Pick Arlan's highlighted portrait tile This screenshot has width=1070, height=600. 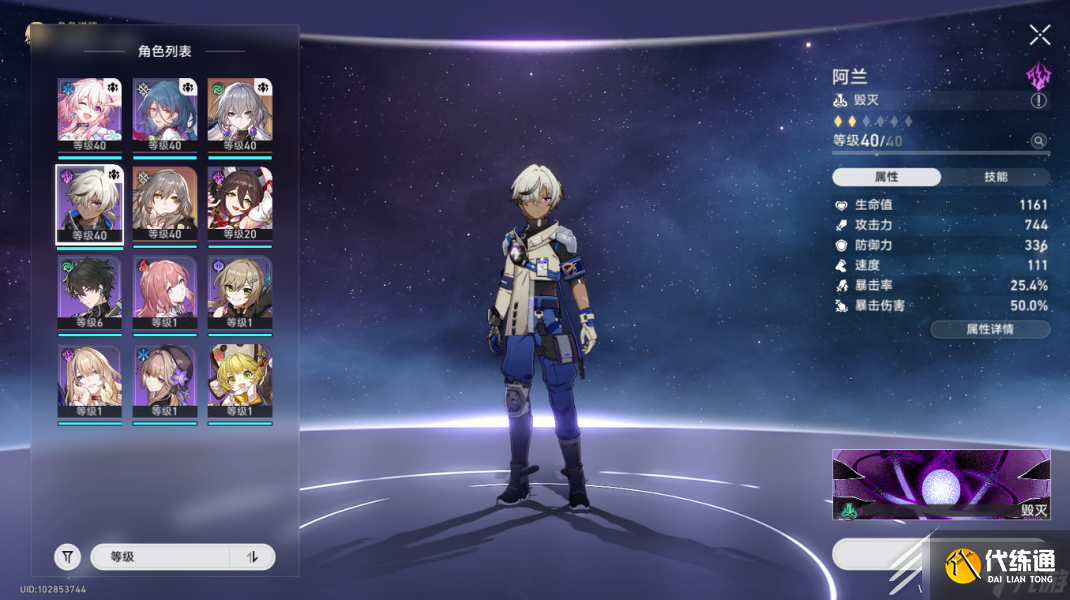pyautogui.click(x=90, y=204)
